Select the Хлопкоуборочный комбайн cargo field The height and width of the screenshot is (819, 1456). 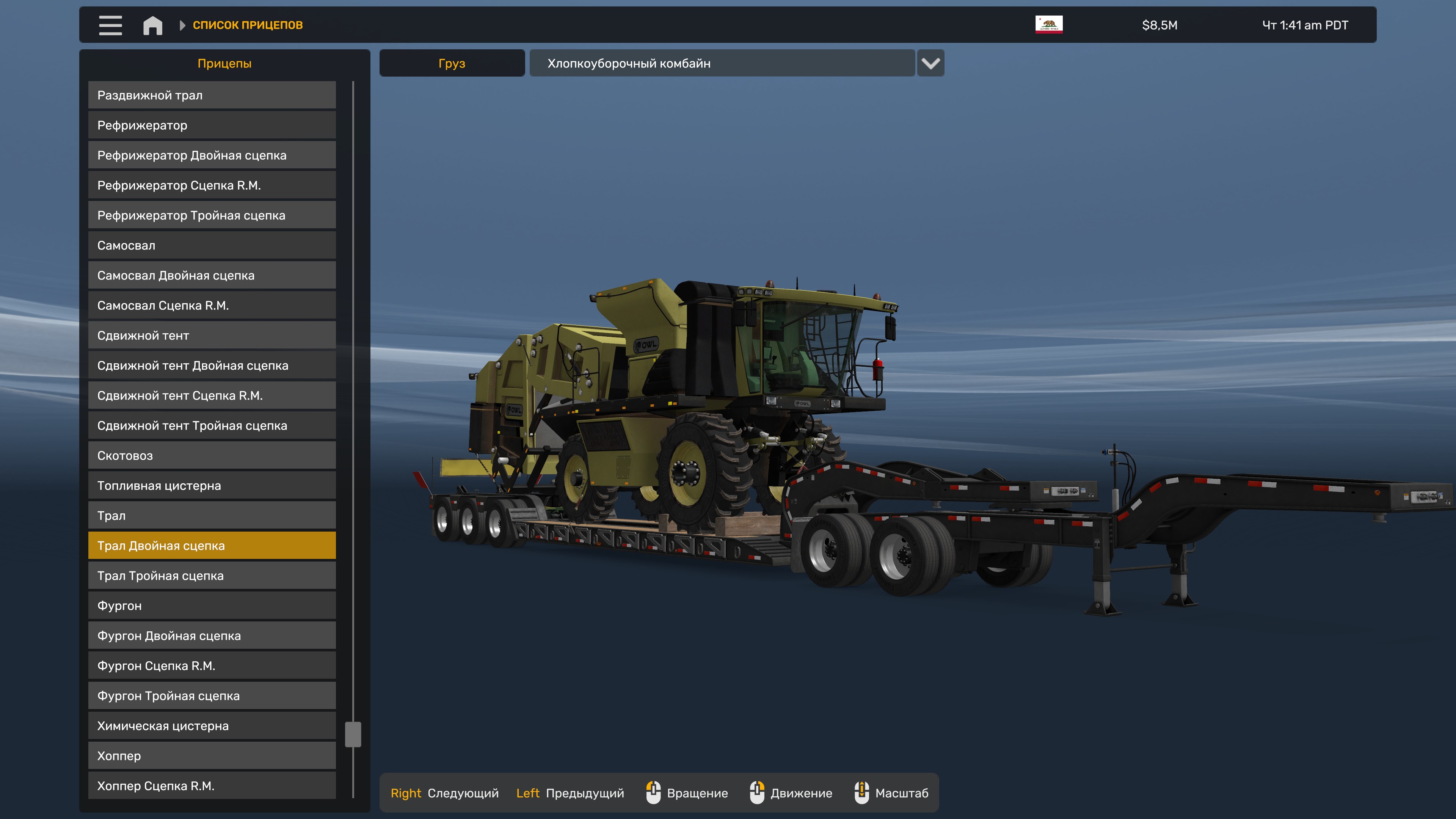point(722,63)
